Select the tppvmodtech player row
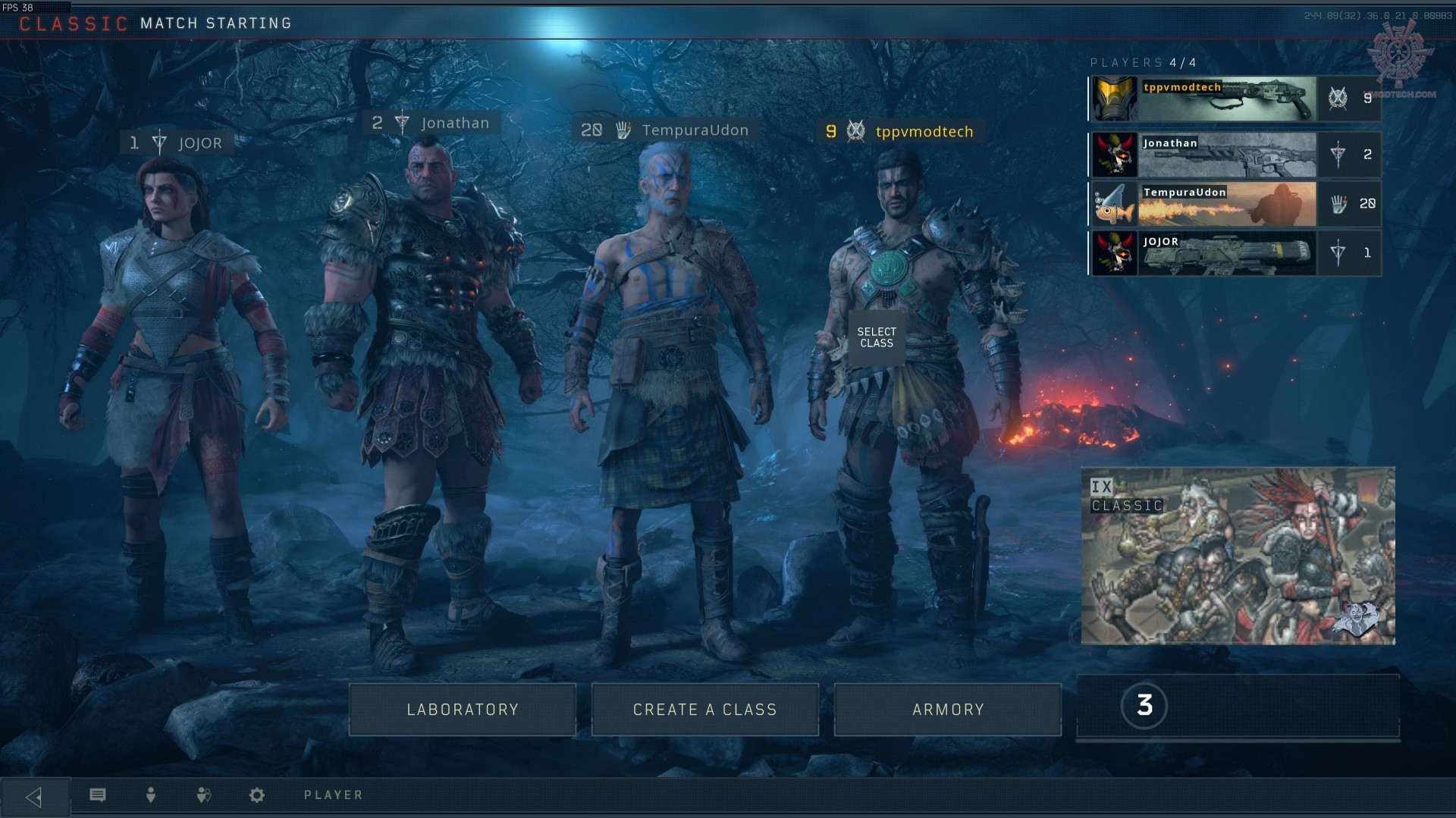This screenshot has width=1456, height=818. point(1235,99)
